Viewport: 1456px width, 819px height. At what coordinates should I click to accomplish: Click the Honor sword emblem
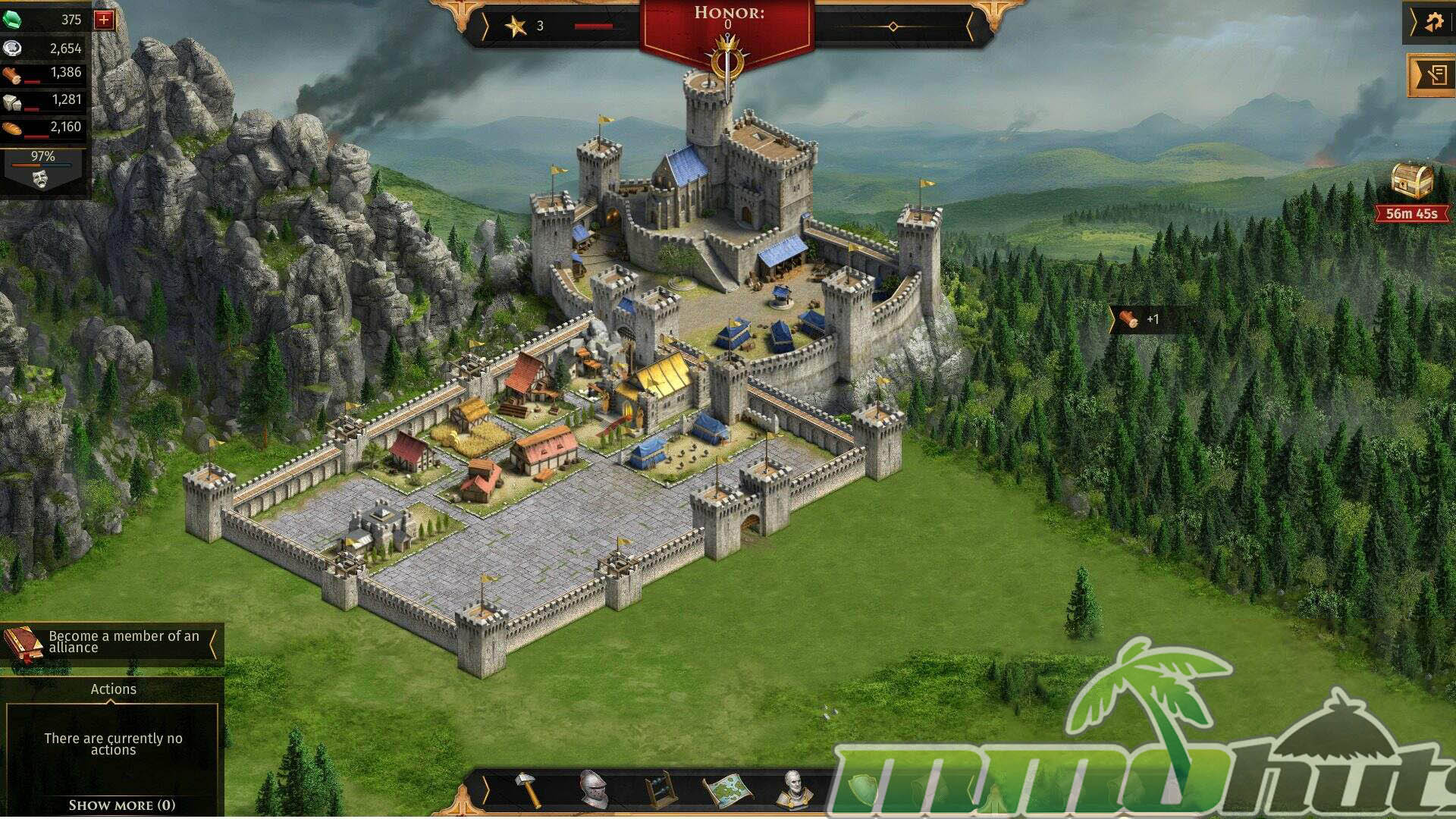pos(727,62)
